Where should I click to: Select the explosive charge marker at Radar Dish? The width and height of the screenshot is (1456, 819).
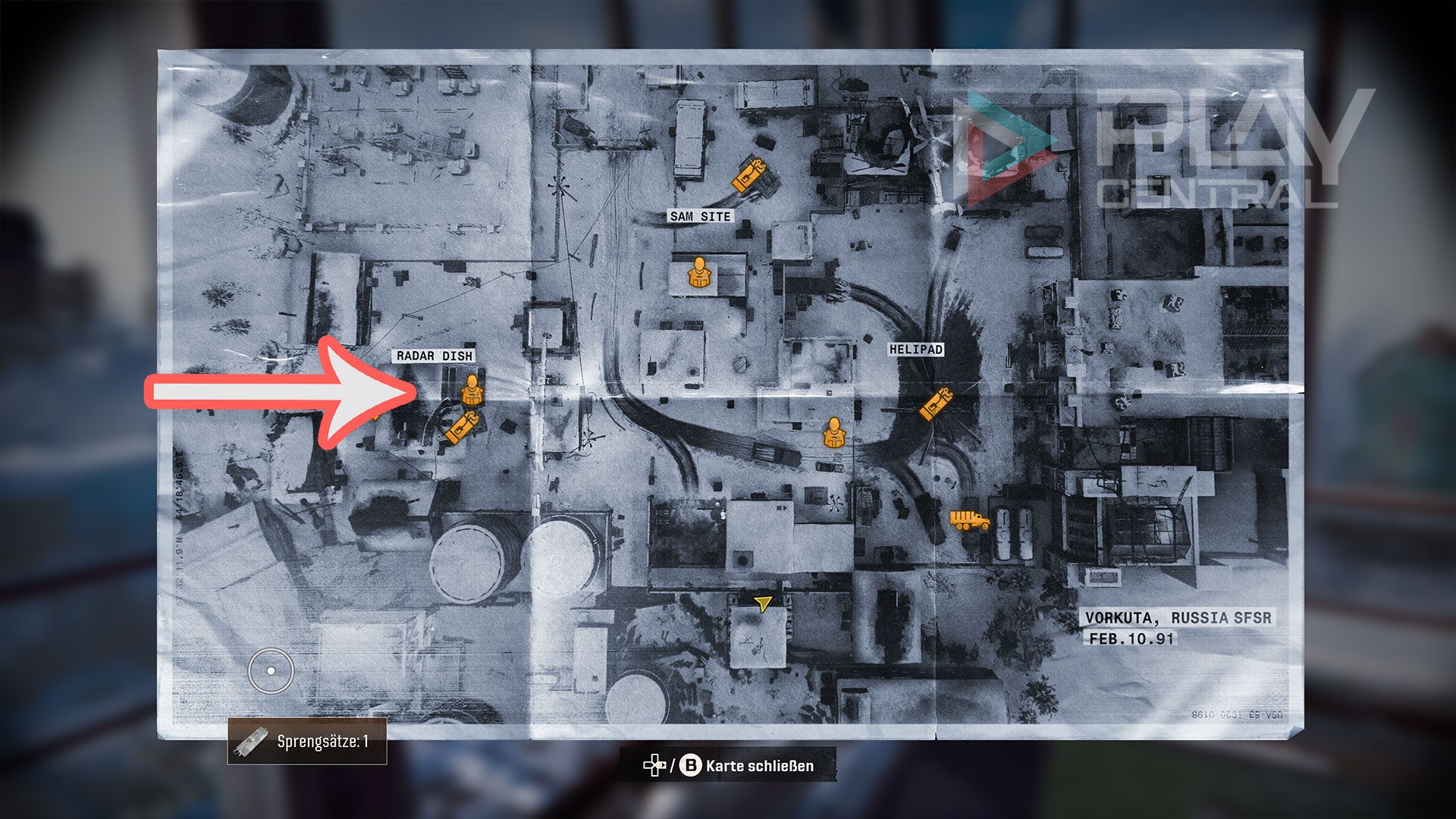click(x=462, y=428)
